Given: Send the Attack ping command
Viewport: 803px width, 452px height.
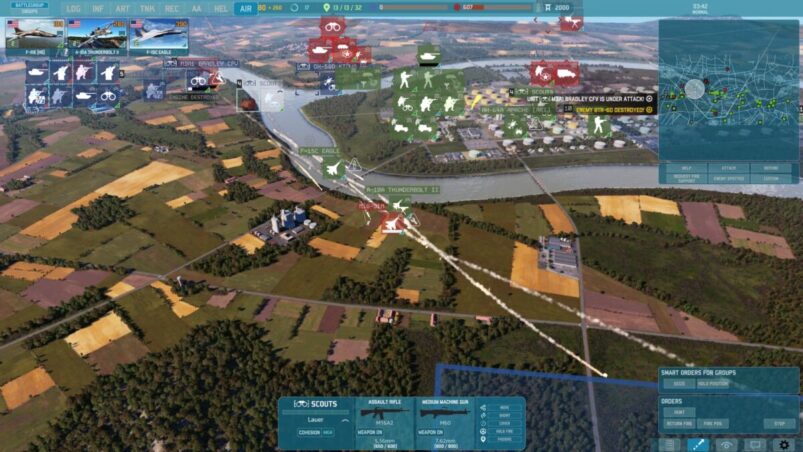Looking at the screenshot, I should click(x=728, y=169).
